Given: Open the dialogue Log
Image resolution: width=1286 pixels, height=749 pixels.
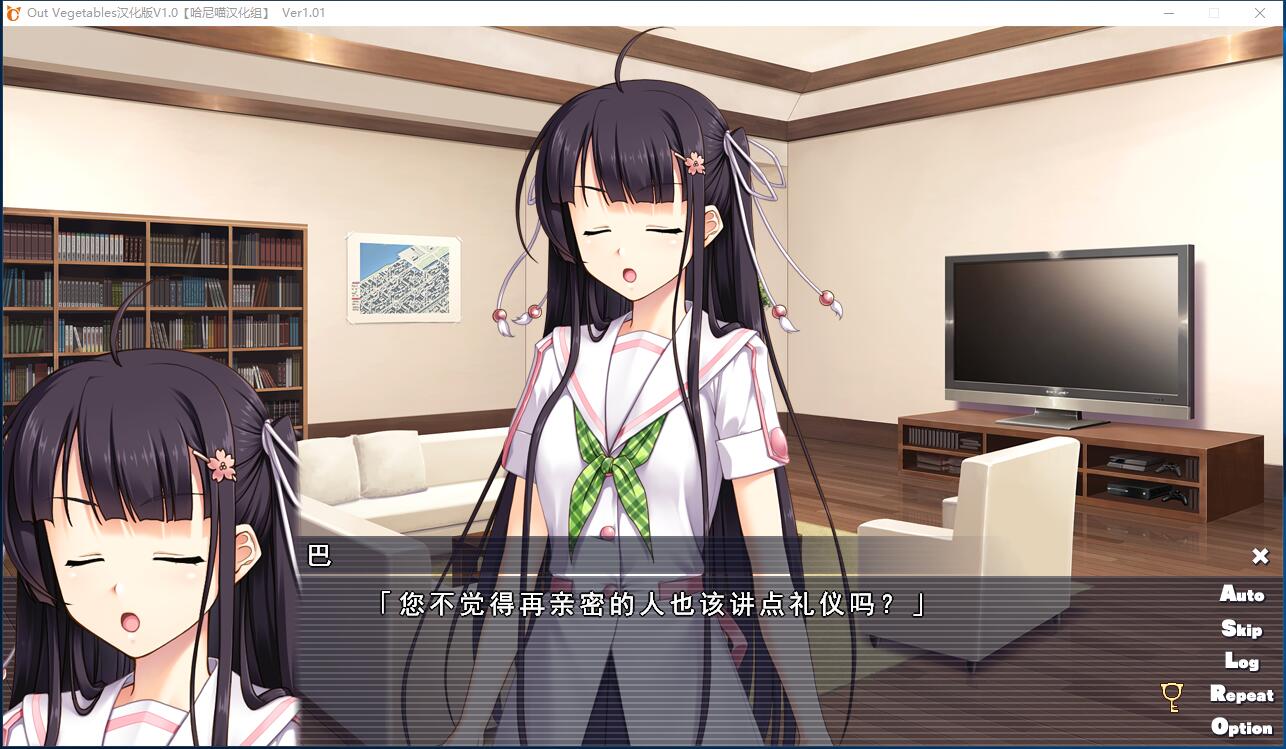Looking at the screenshot, I should [1241, 661].
